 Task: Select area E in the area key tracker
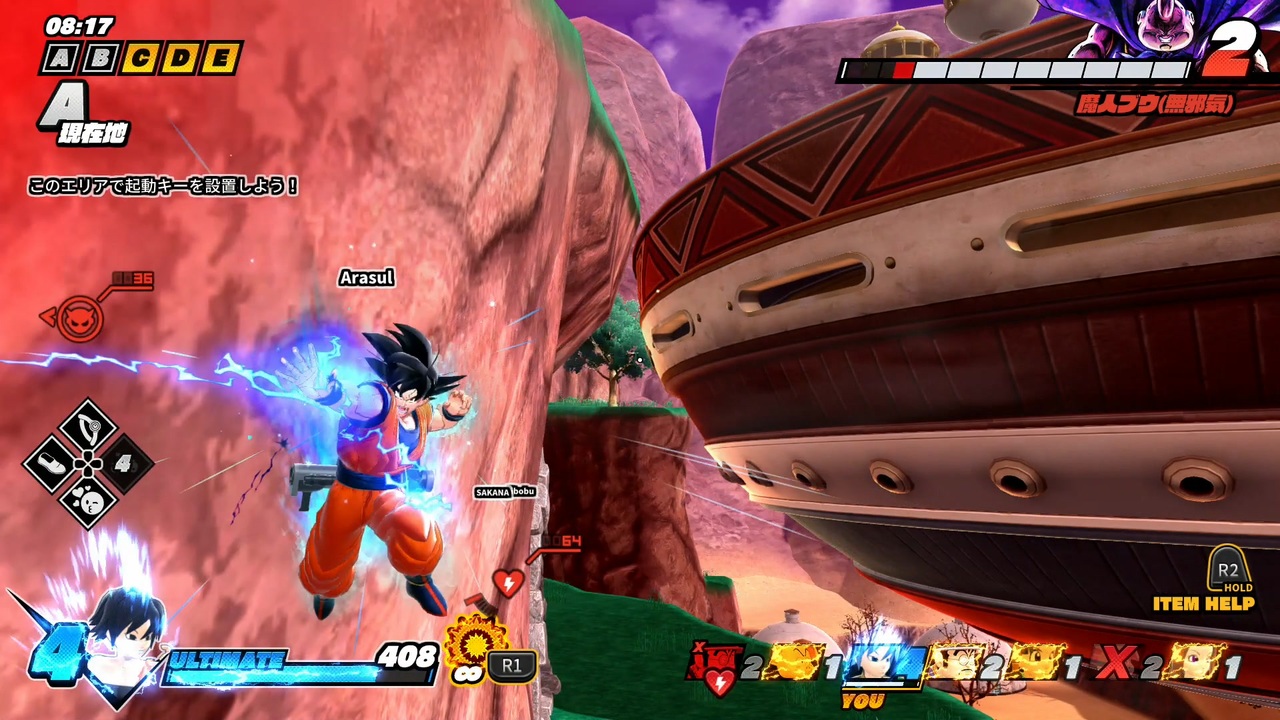pos(219,59)
